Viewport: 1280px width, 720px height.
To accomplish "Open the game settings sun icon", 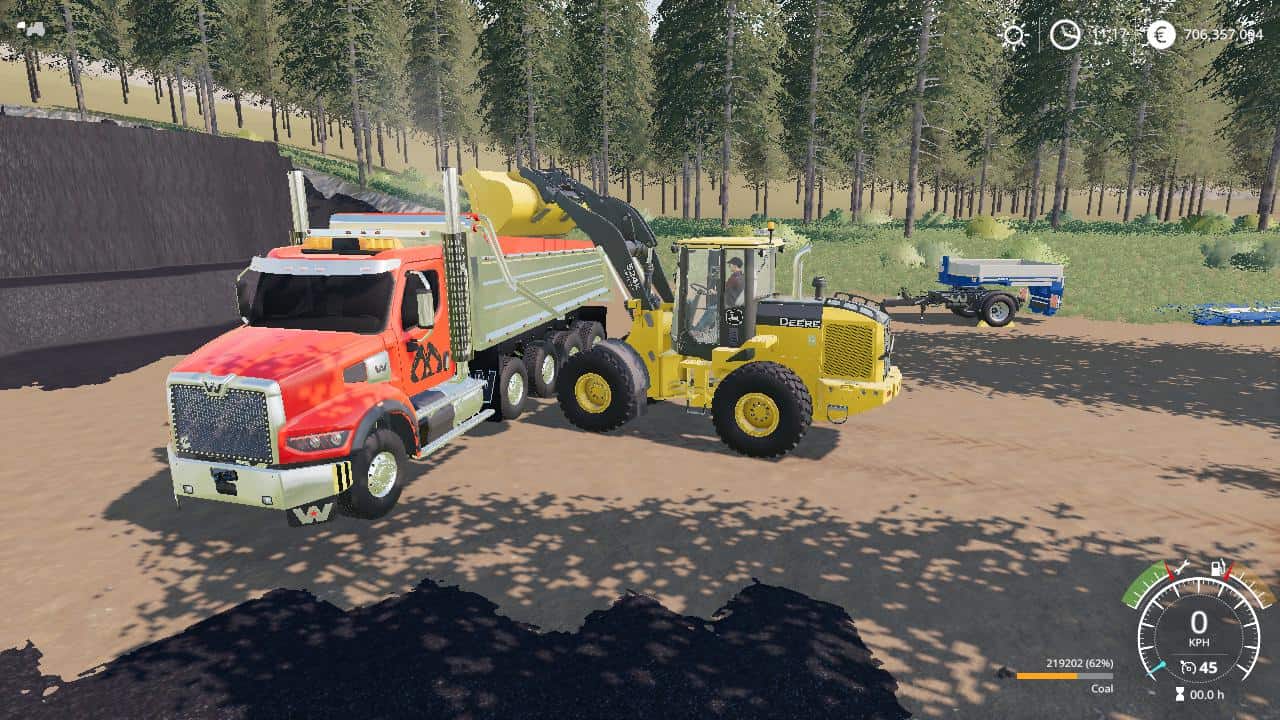I will (x=1014, y=35).
